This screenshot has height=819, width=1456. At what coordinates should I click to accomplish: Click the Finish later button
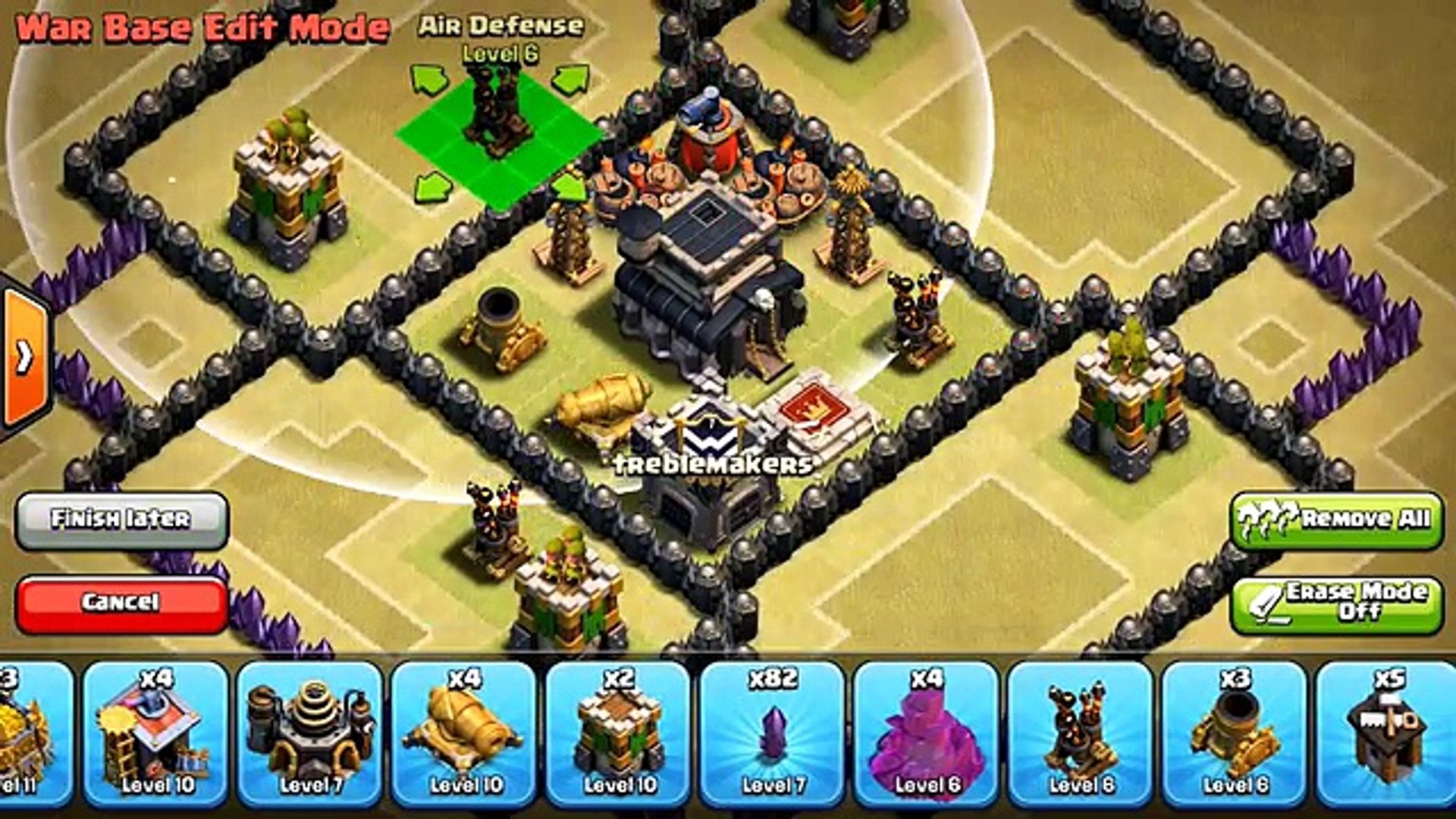121,519
